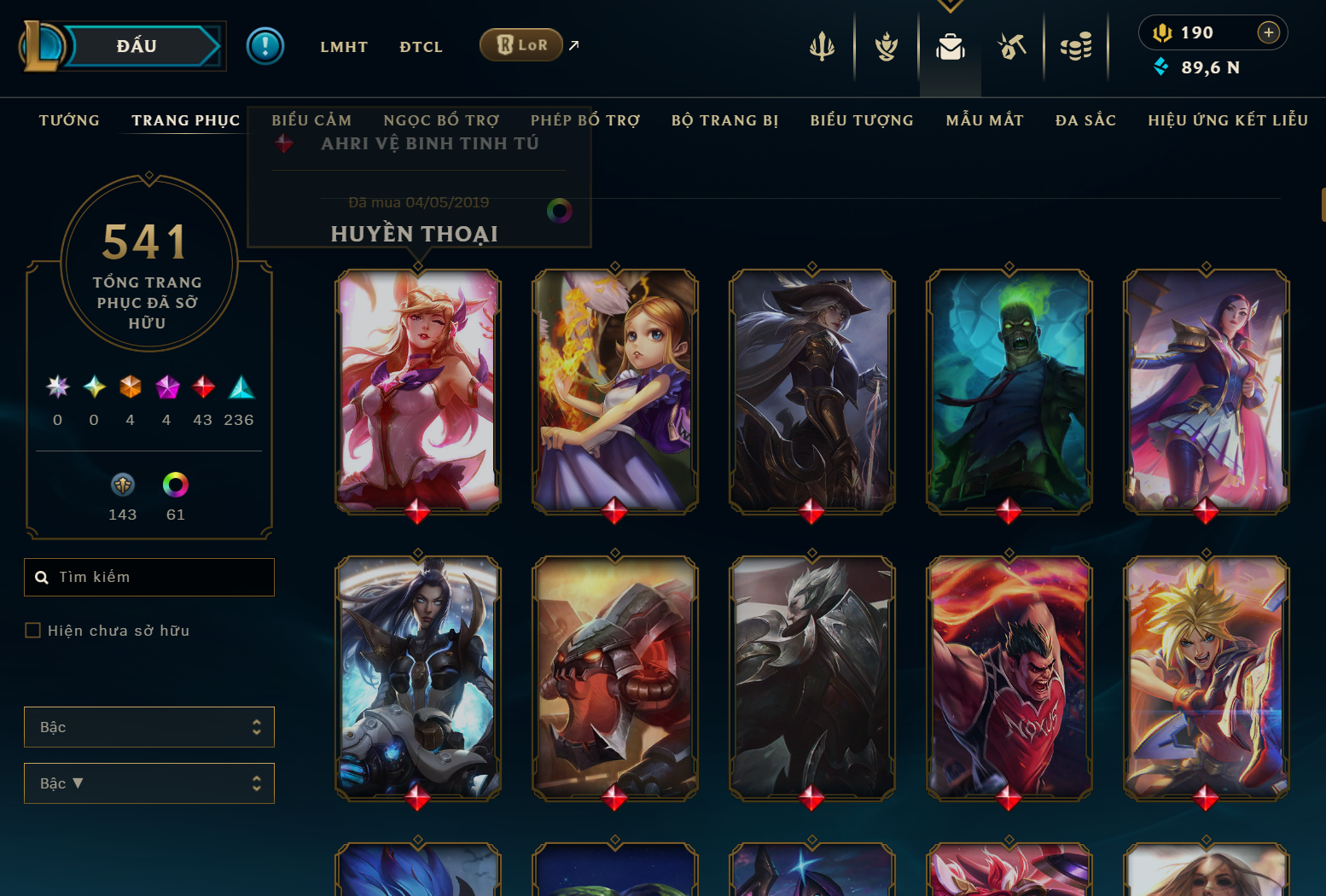The image size is (1326, 896).
Task: Open the crafting hammer icon
Action: (1012, 47)
